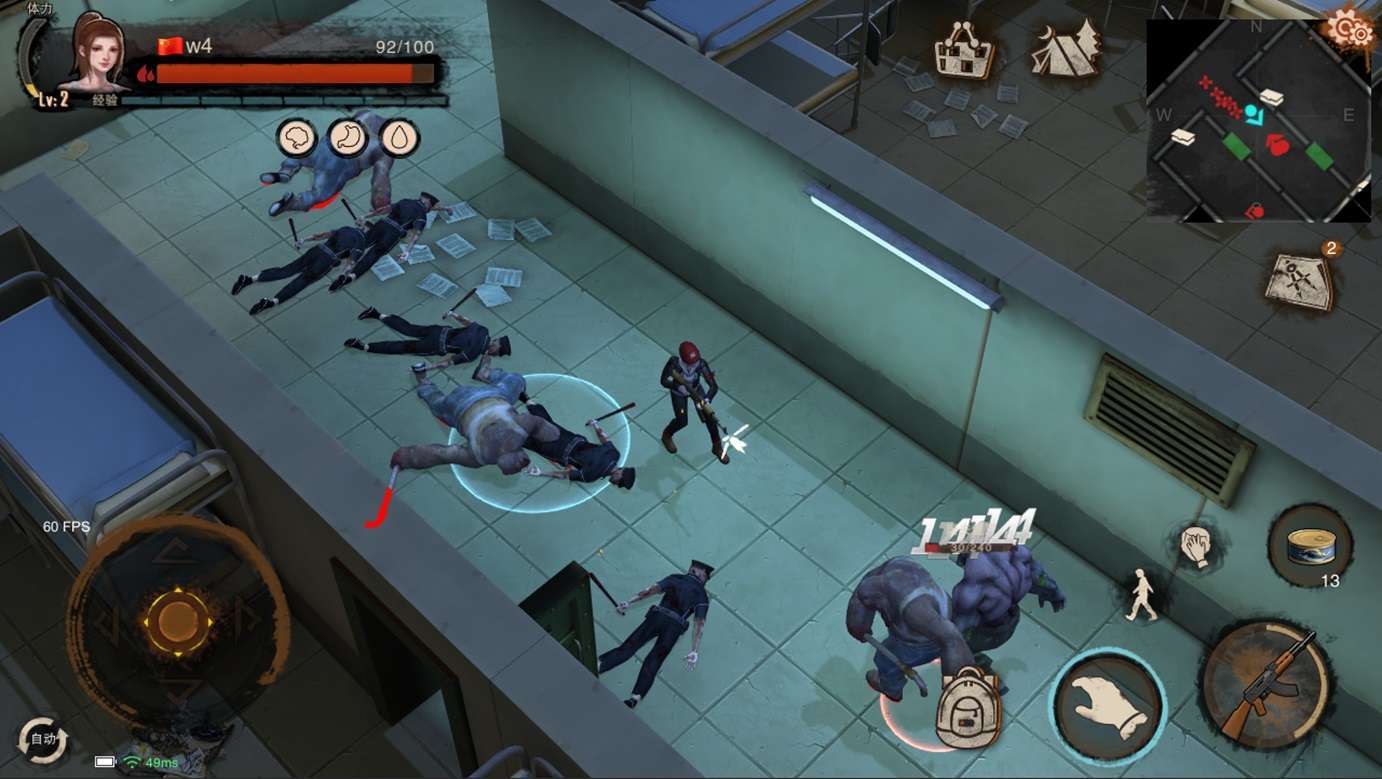The image size is (1382, 779).
Task: Open the settings gear menu
Action: pos(1350,30)
